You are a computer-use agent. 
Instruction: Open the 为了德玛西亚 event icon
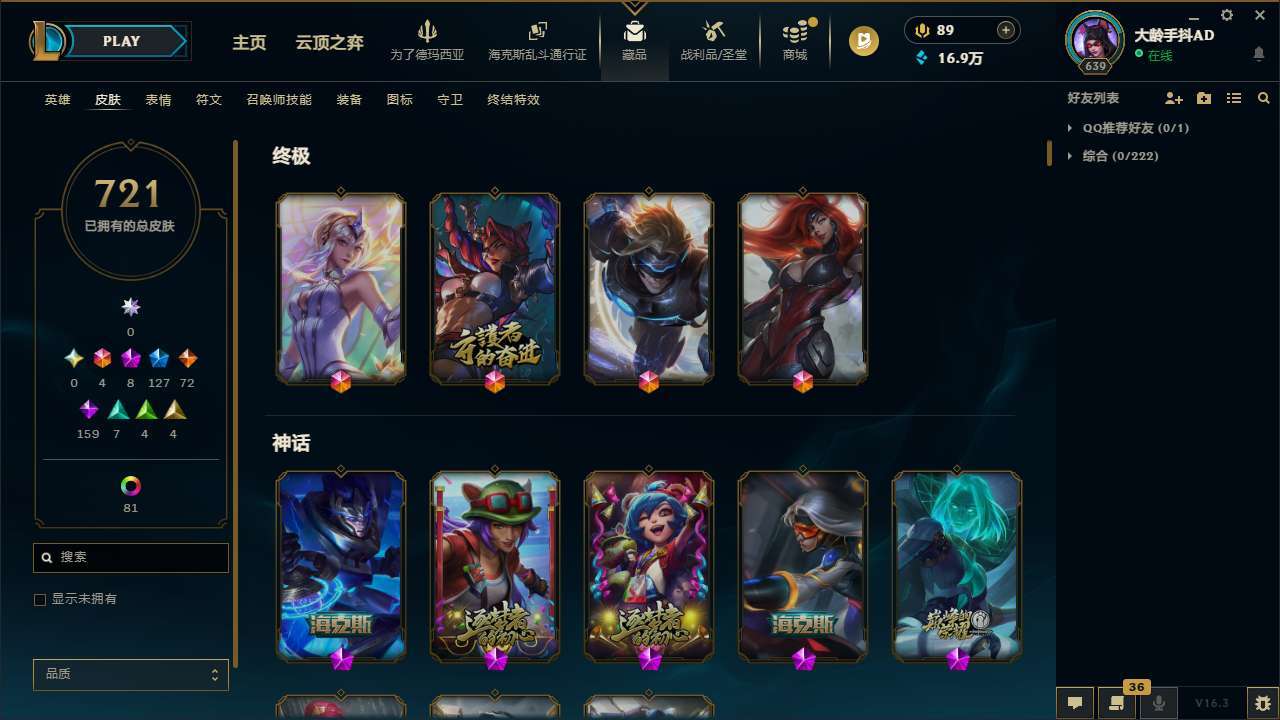[x=428, y=40]
